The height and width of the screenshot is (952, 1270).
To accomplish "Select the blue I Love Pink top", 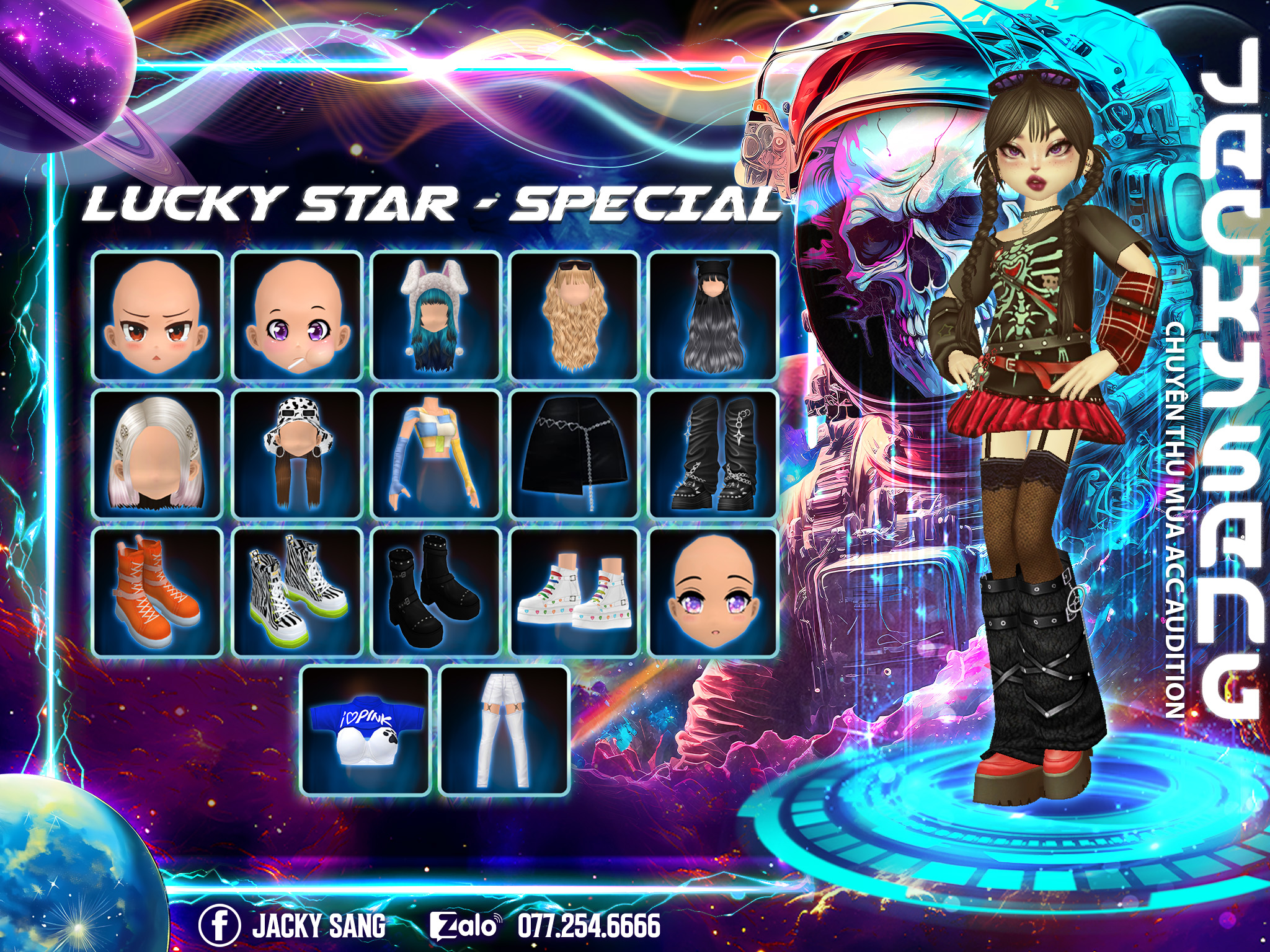I will pyautogui.click(x=366, y=731).
